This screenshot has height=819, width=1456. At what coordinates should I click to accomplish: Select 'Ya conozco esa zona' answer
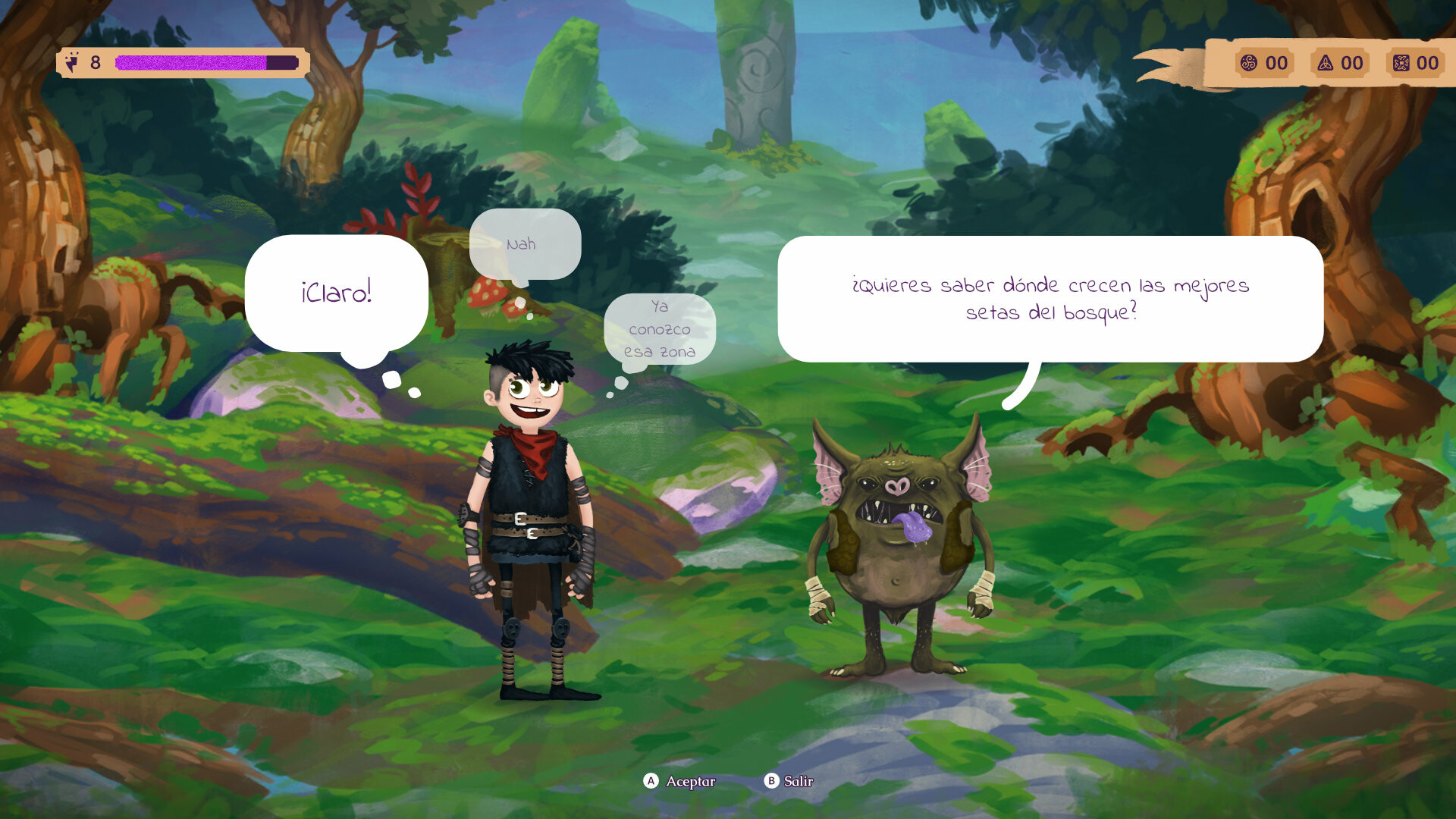tap(660, 329)
